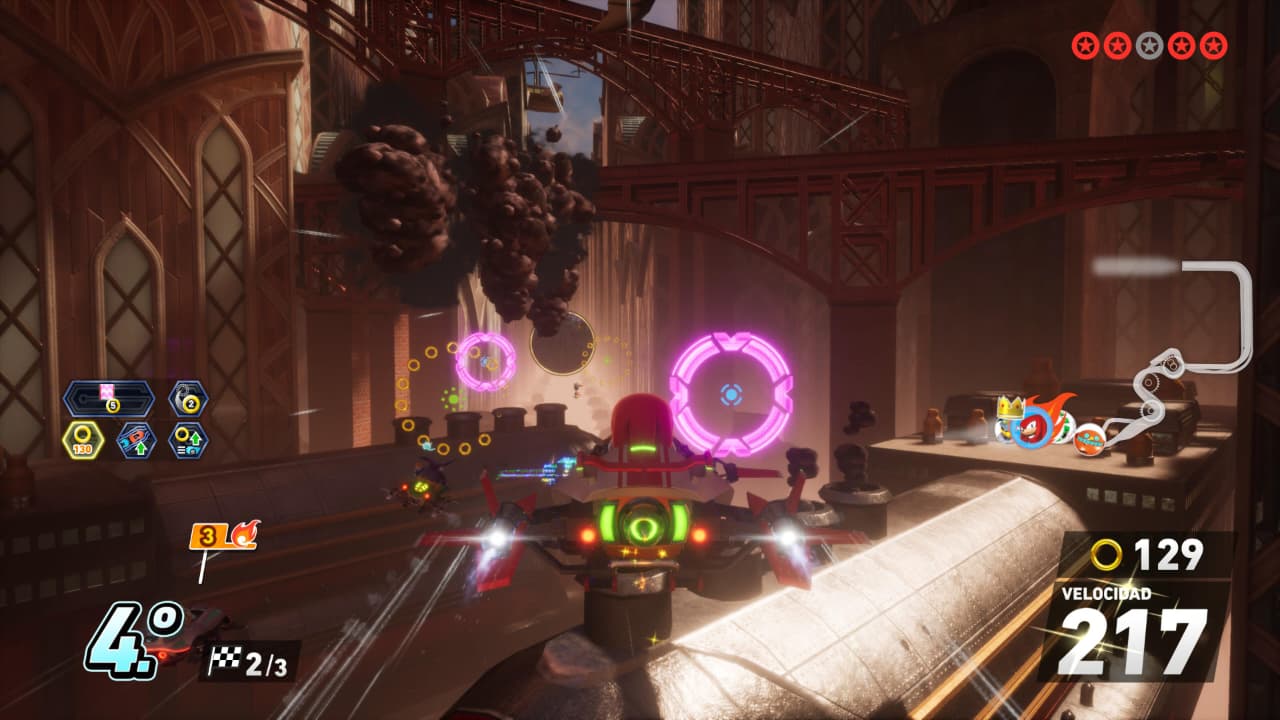Click the orange rival flag marker
The height and width of the screenshot is (720, 1280).
pos(223,536)
